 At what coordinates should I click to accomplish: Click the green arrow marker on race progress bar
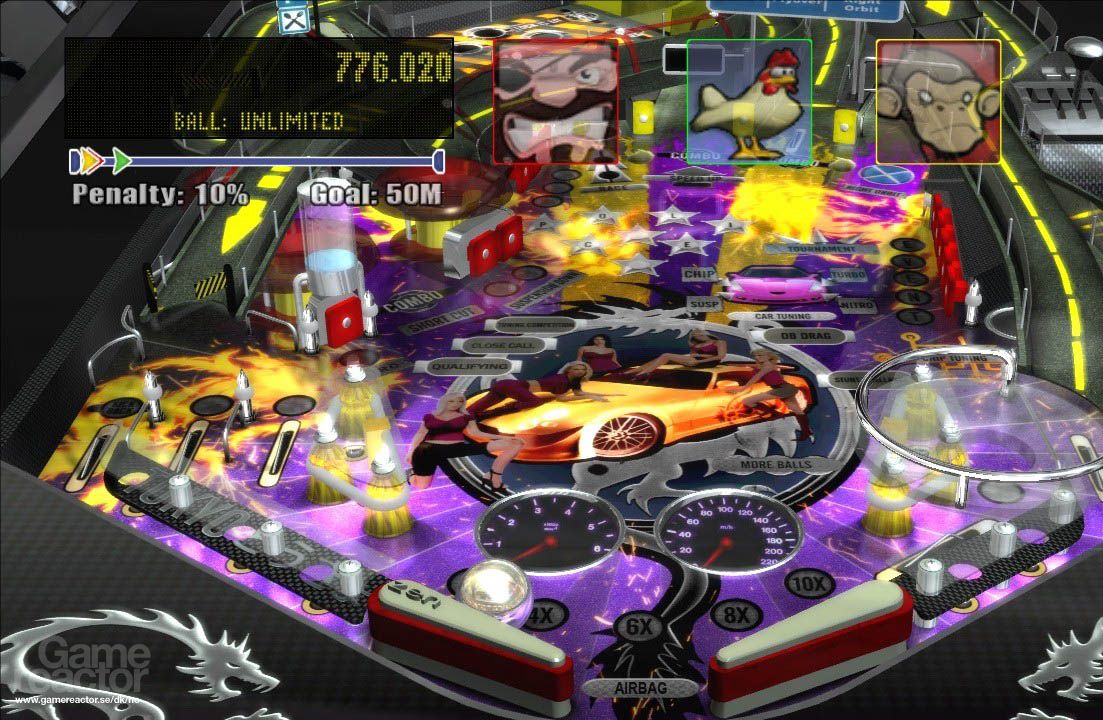122,160
